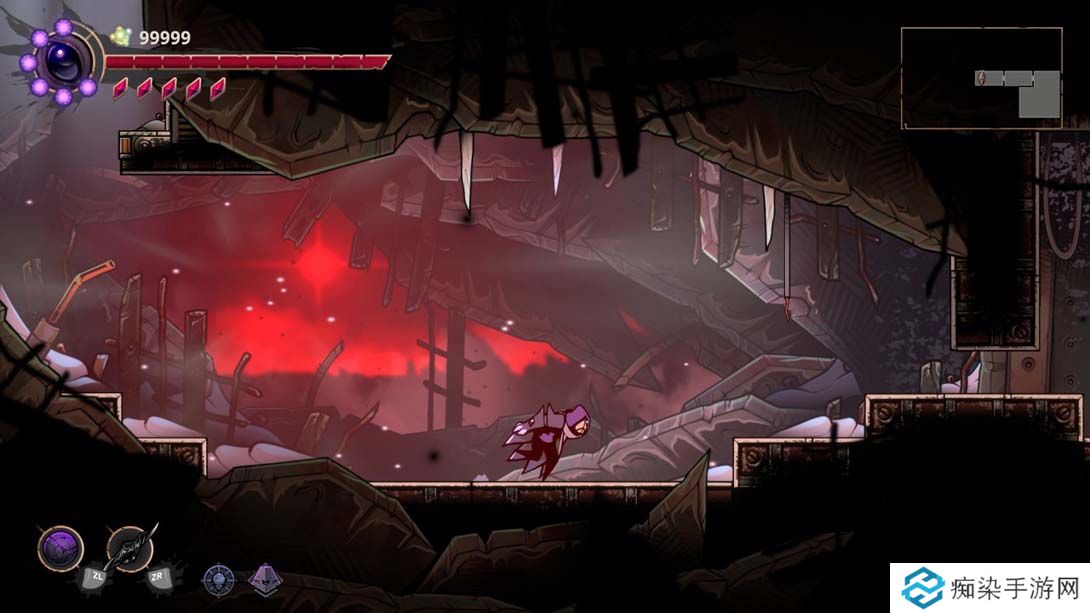Open the site watermark logo link
The width and height of the screenshot is (1090, 613).
(990, 587)
